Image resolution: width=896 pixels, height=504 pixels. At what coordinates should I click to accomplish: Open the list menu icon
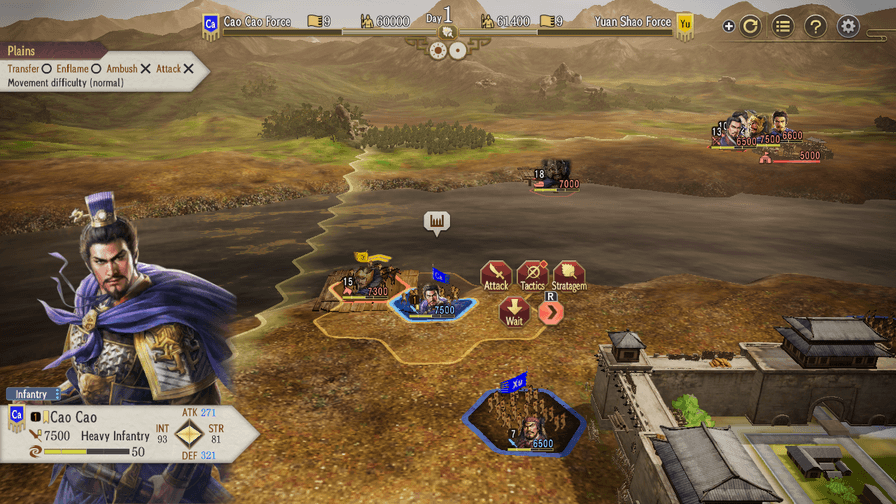[x=783, y=26]
